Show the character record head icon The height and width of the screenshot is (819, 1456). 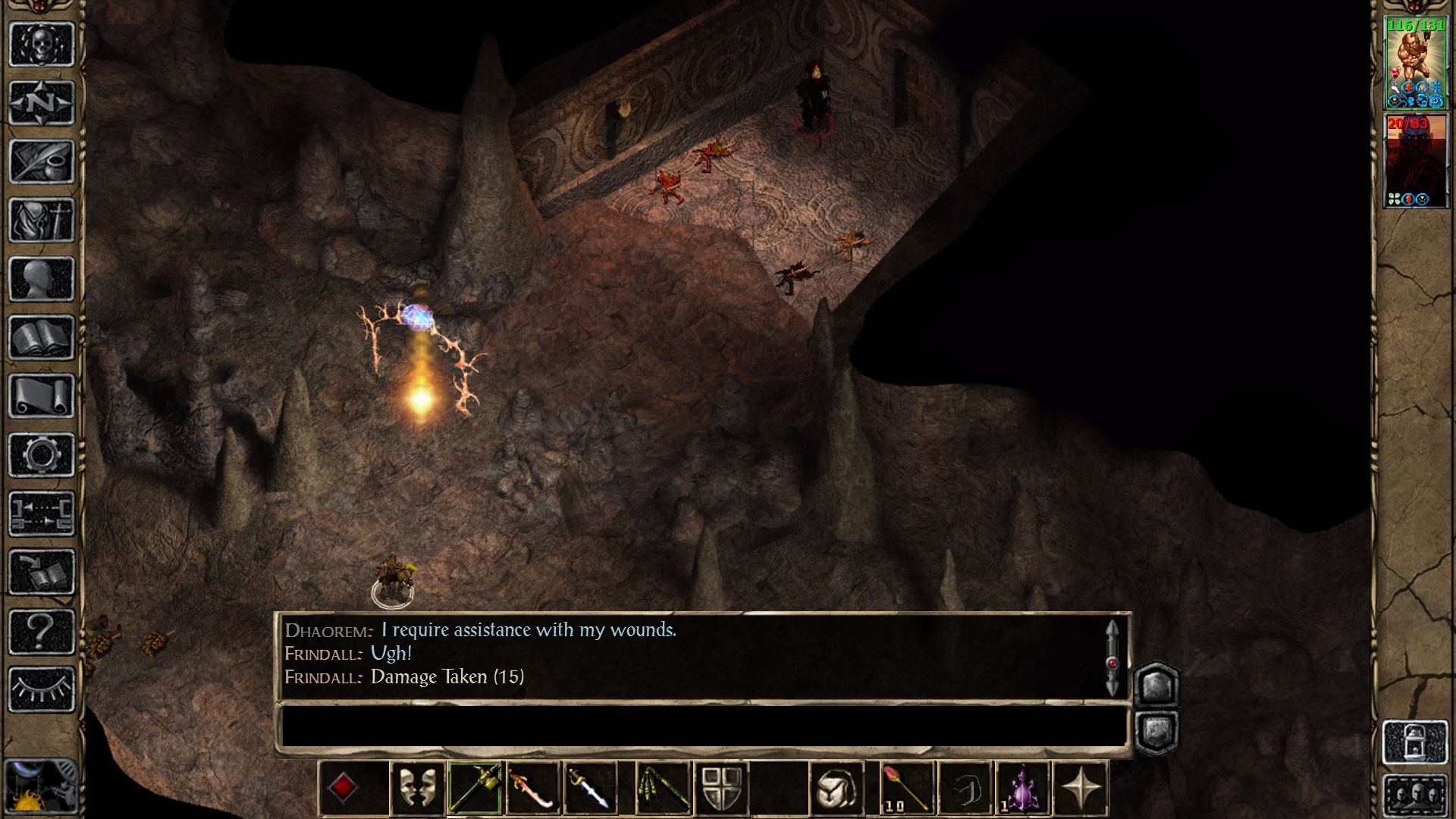(x=42, y=279)
